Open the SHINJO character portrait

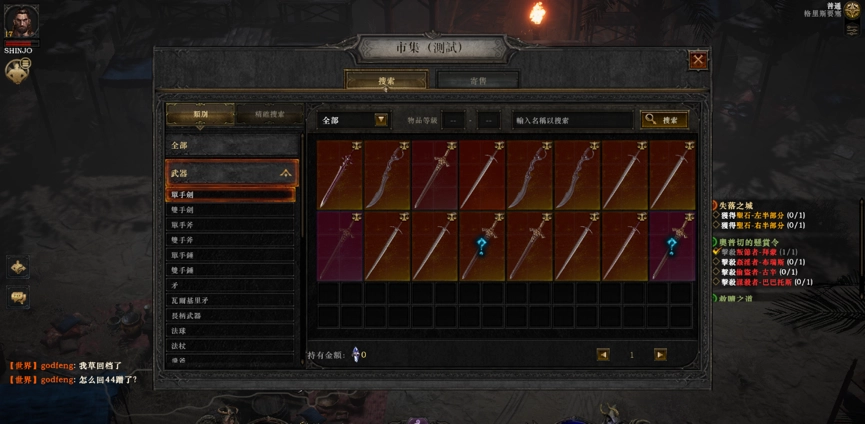[x=21, y=22]
